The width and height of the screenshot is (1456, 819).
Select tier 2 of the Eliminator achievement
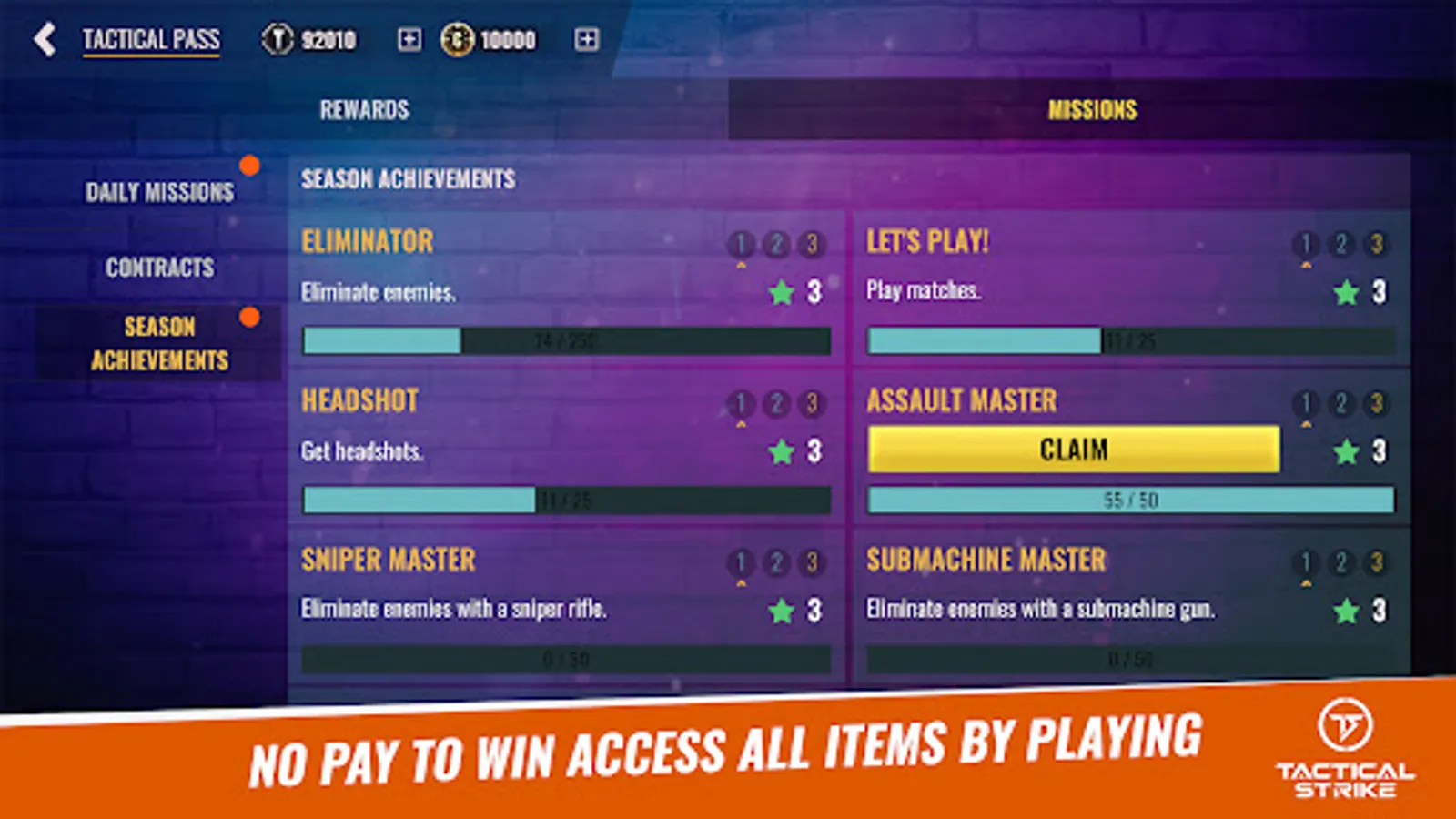pyautogui.click(x=777, y=244)
